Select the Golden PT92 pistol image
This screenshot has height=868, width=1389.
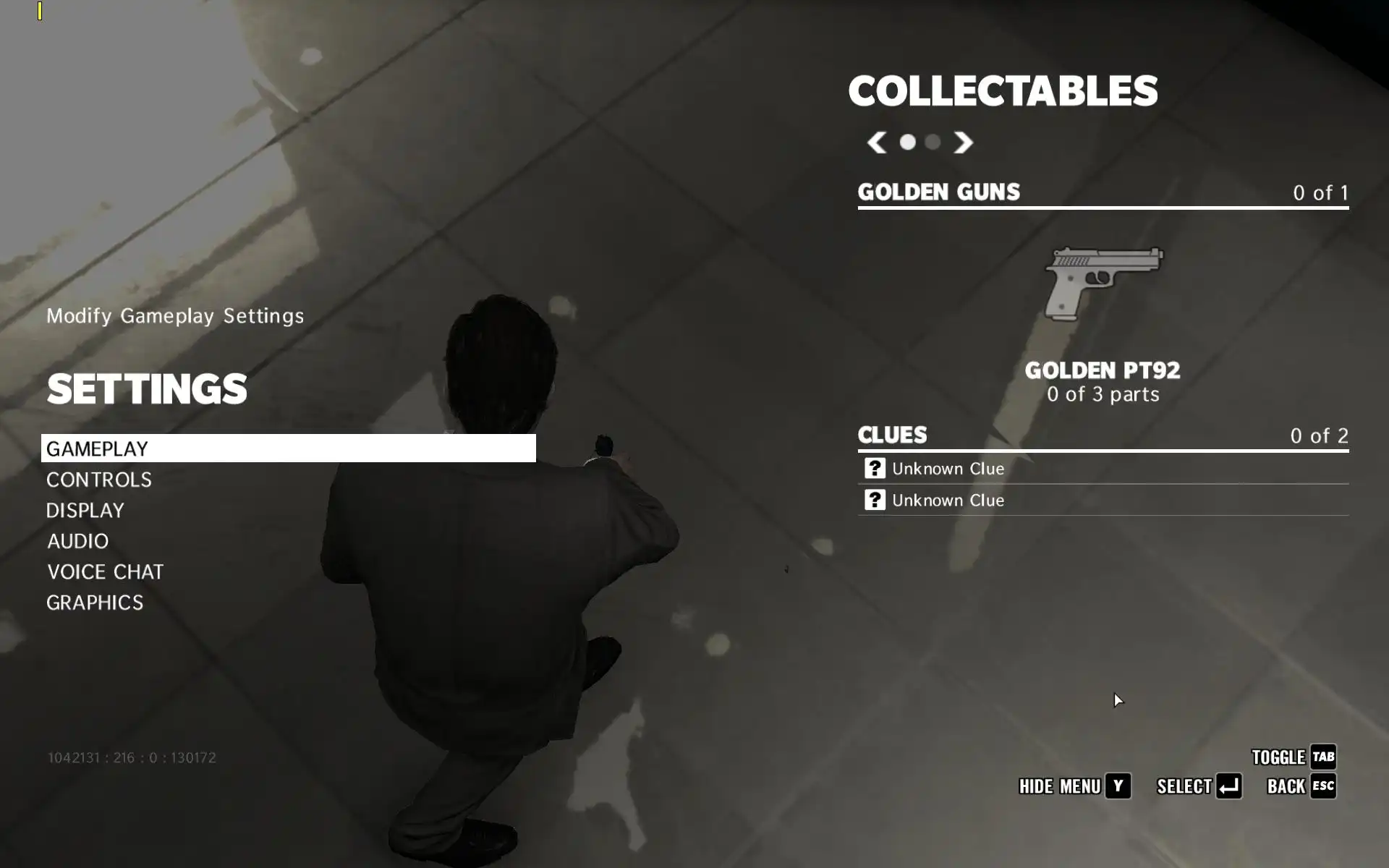point(1103,284)
